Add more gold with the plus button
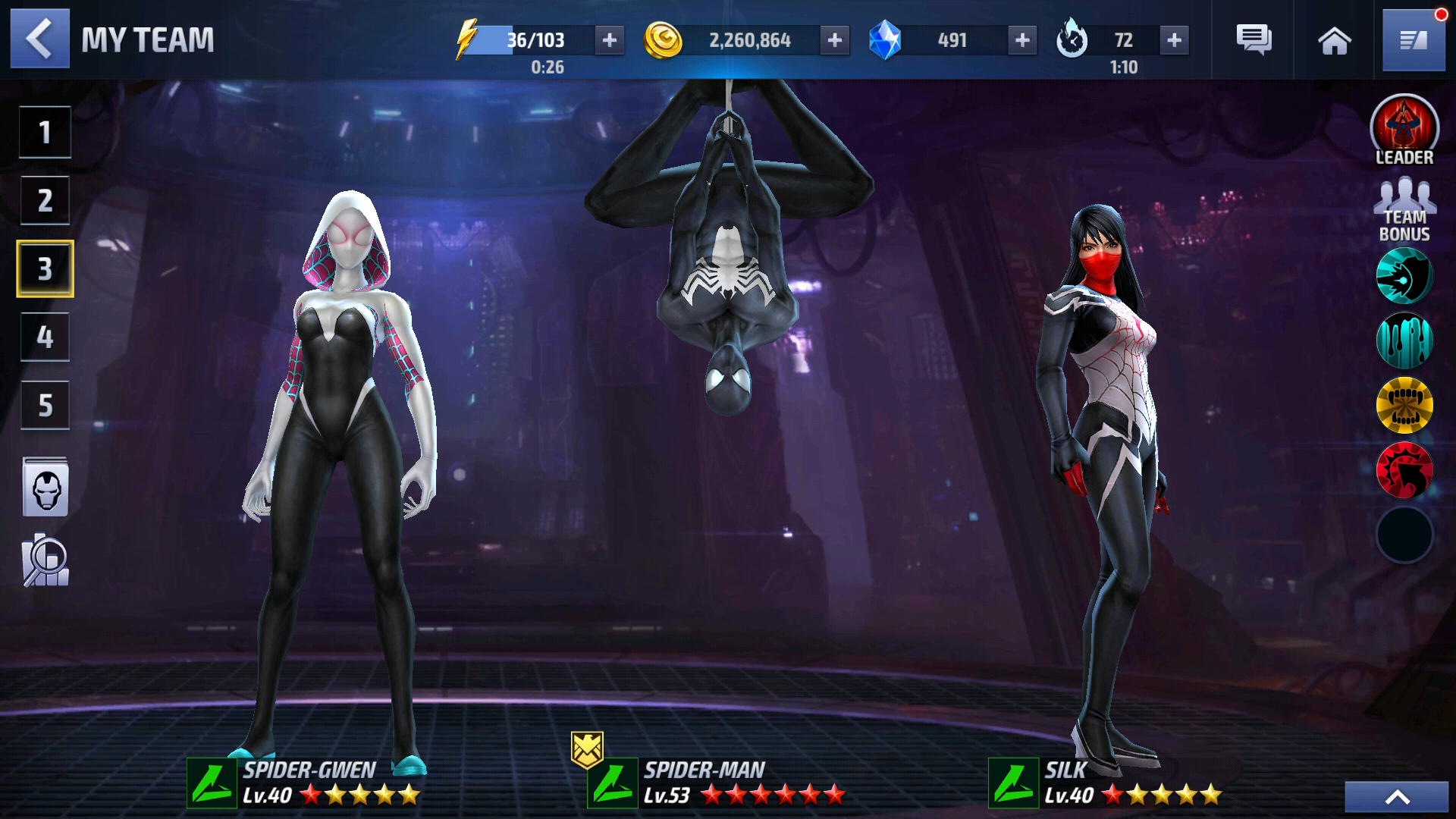 click(x=836, y=40)
